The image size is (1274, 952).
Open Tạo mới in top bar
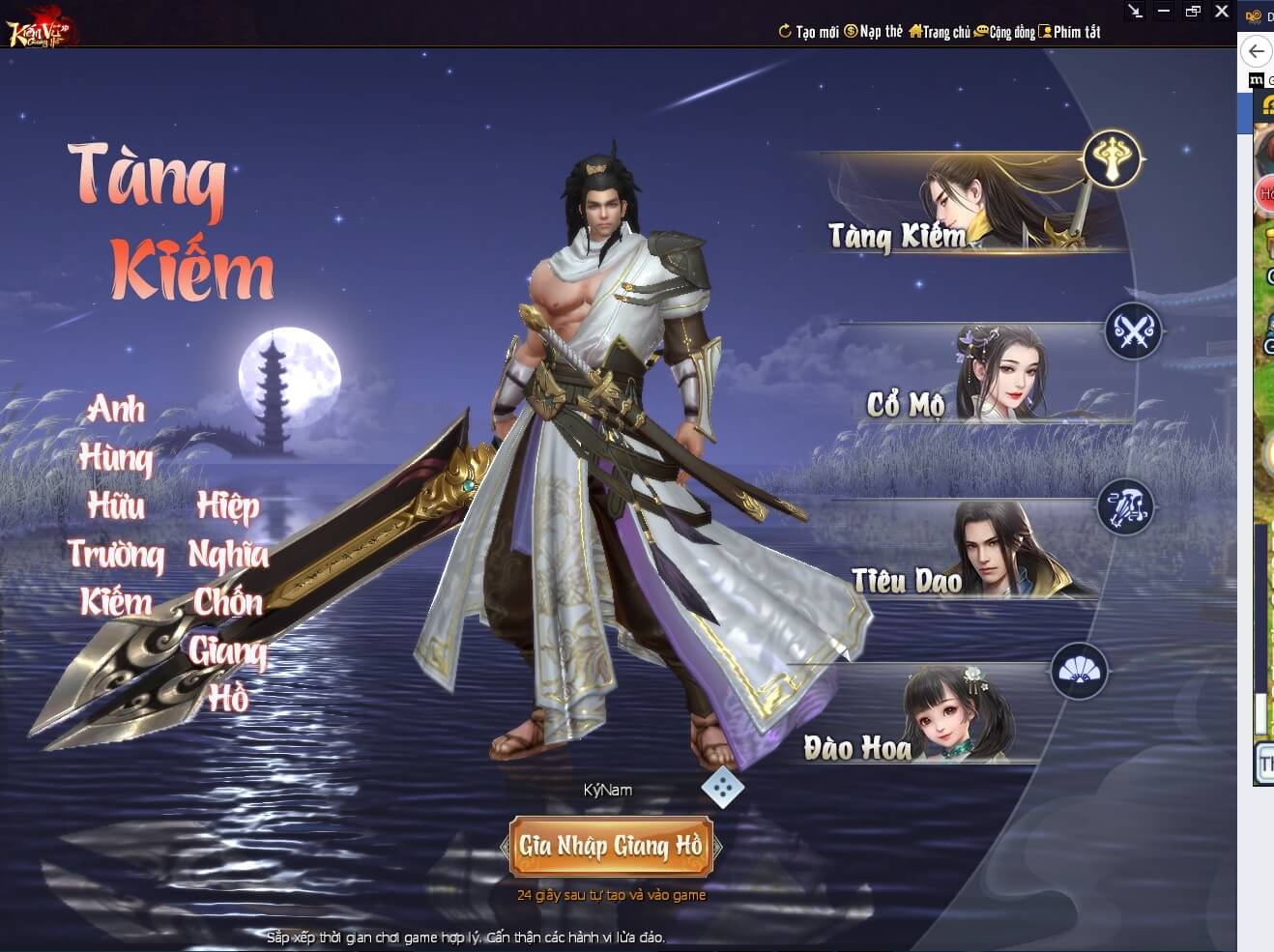point(809,32)
